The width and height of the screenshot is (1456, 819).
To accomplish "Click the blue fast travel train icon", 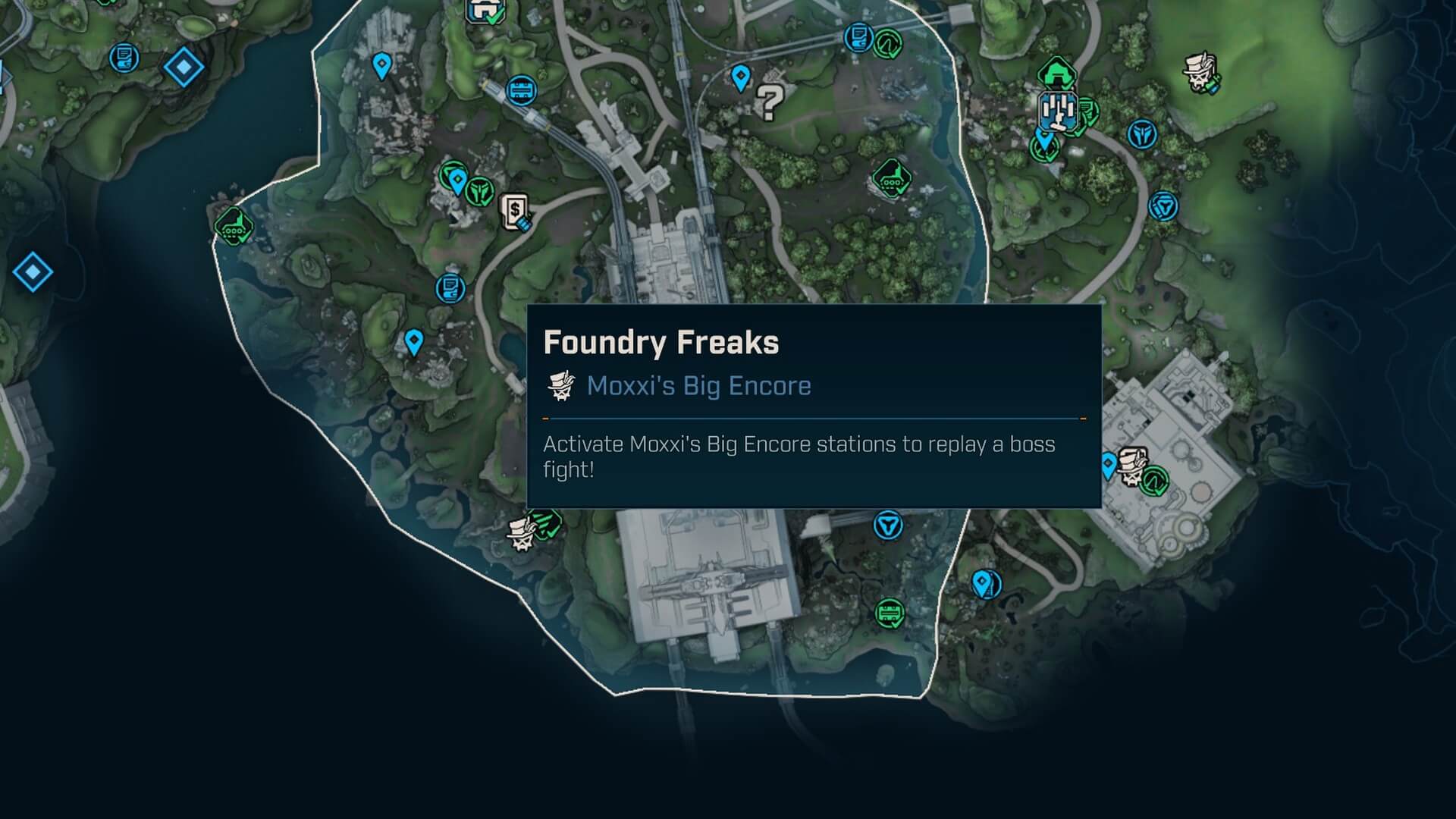I will pyautogui.click(x=519, y=89).
